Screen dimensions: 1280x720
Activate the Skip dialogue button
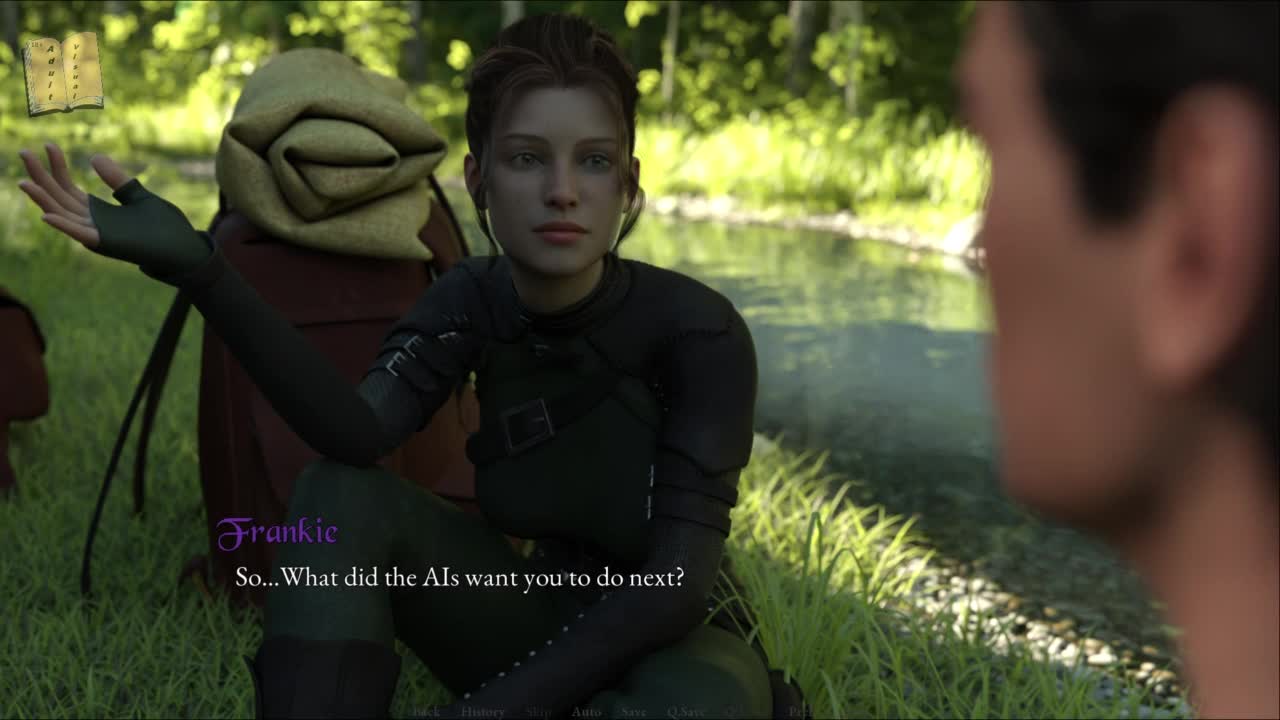pos(538,712)
